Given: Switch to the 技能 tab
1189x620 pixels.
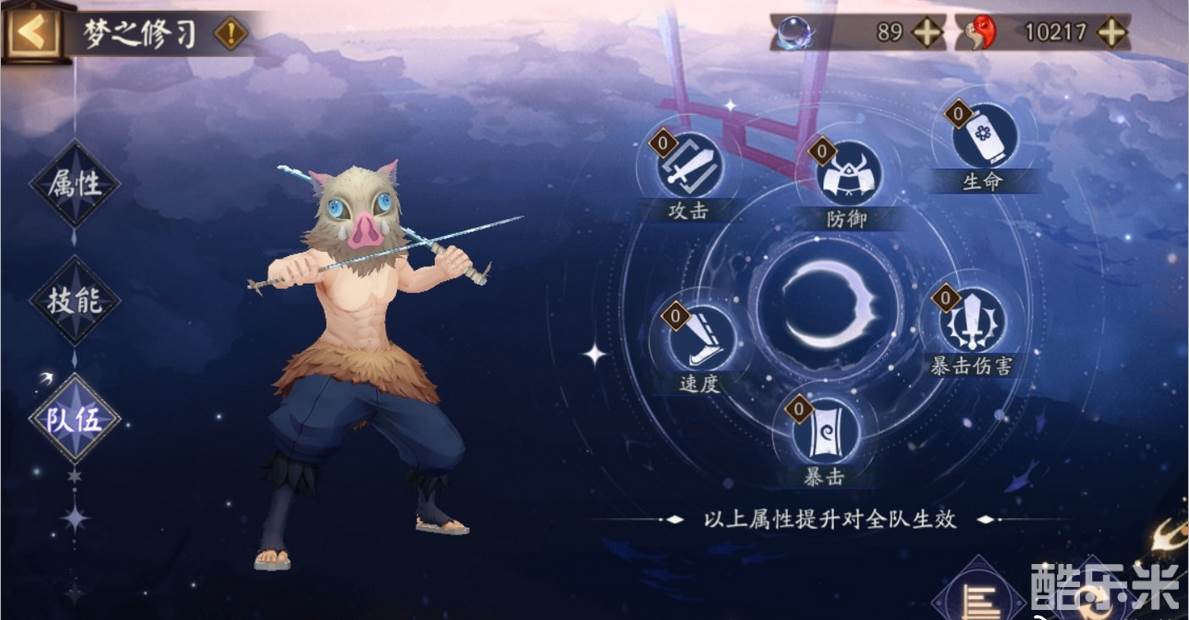Looking at the screenshot, I should [75, 300].
